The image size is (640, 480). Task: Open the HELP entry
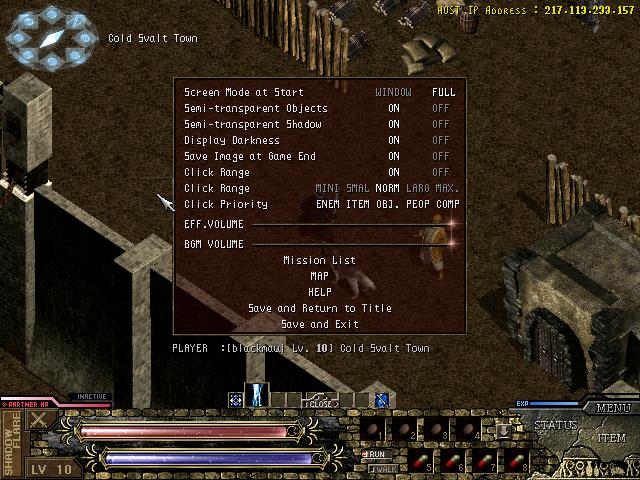click(319, 292)
